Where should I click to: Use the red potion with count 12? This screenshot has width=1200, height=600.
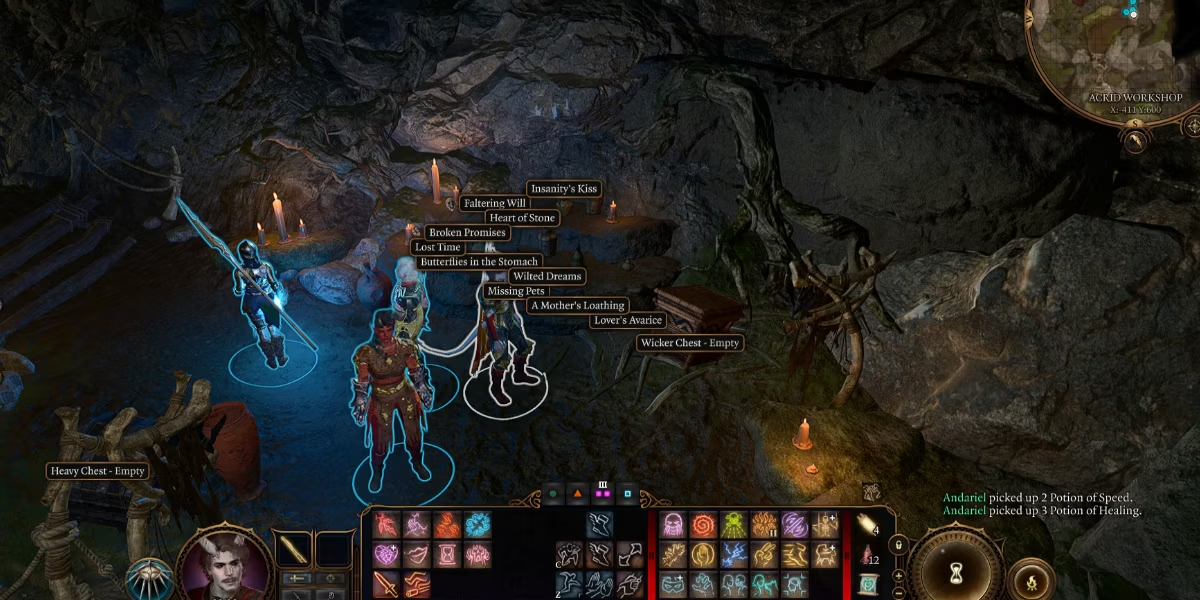pos(867,554)
